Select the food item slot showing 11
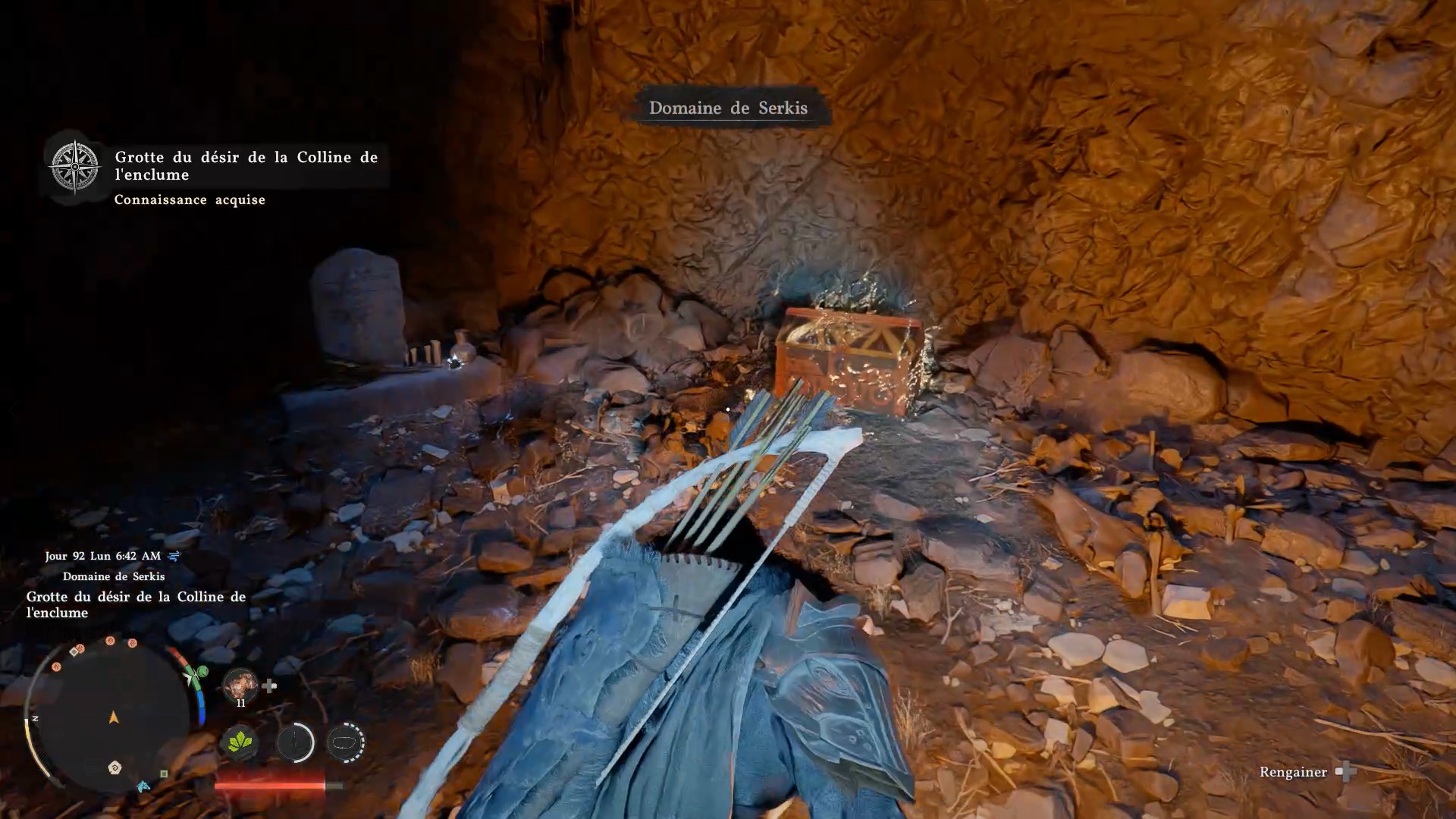This screenshot has height=819, width=1456. point(240,686)
